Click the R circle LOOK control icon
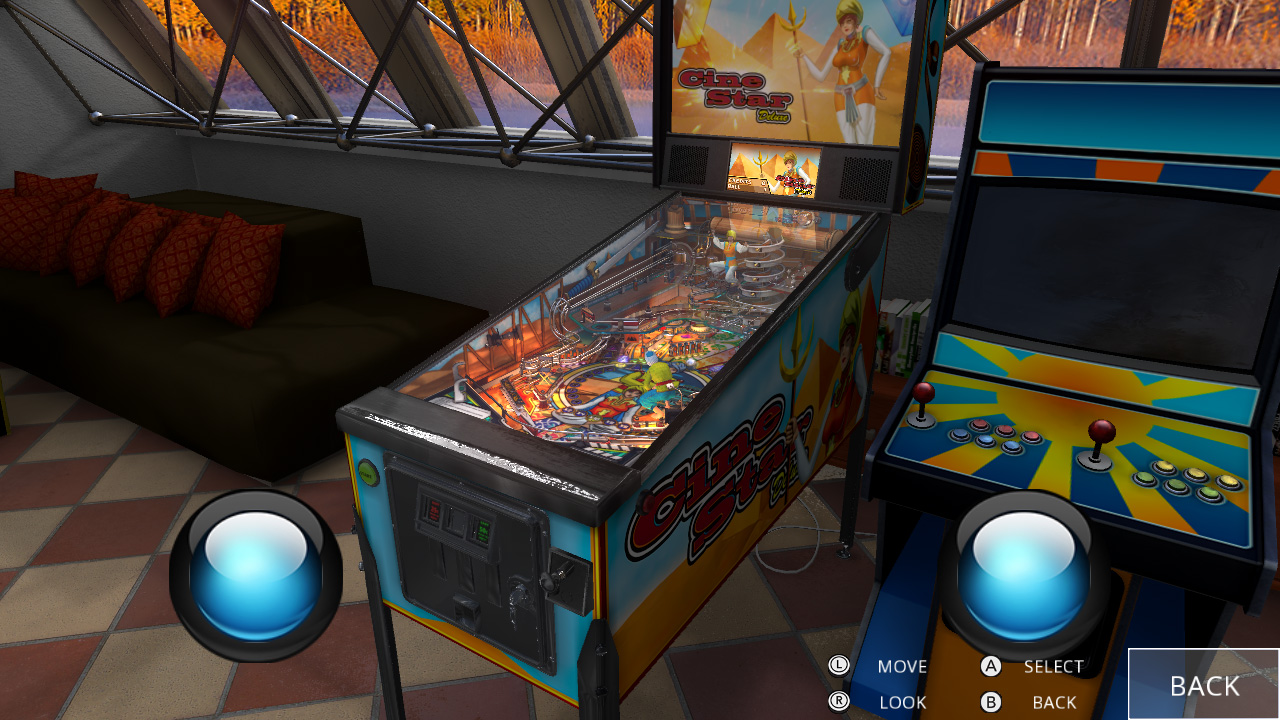The image size is (1280, 720). (841, 702)
